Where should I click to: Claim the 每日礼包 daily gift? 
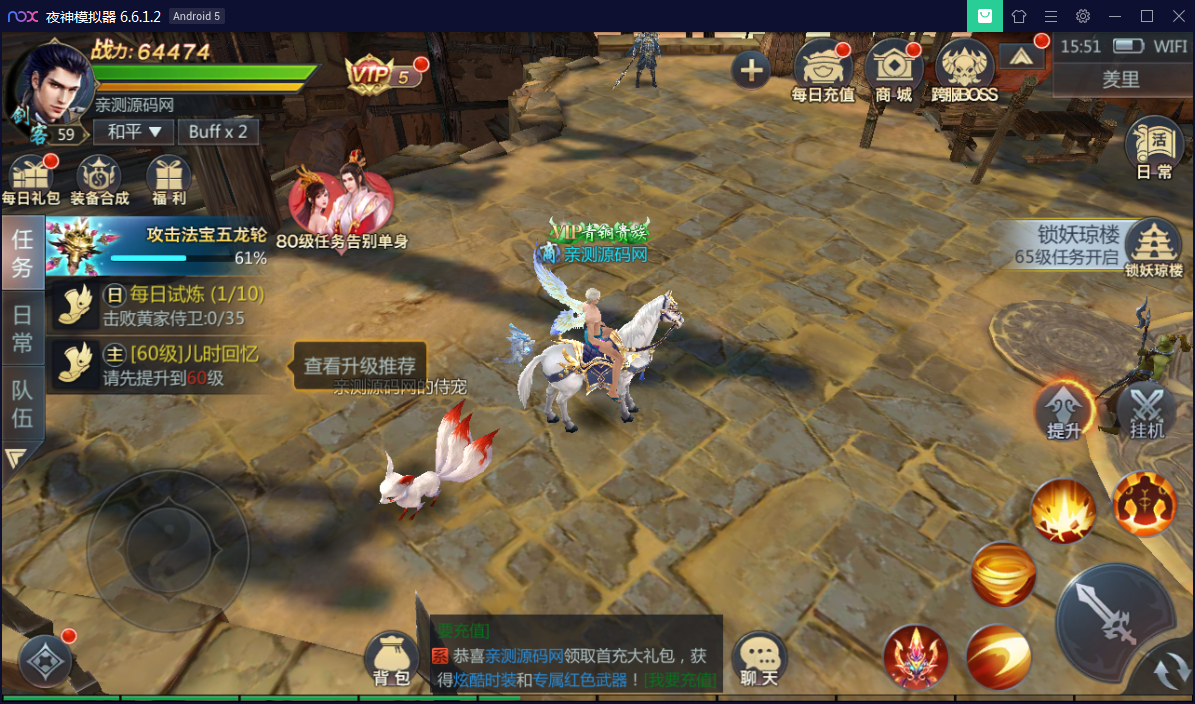point(31,180)
